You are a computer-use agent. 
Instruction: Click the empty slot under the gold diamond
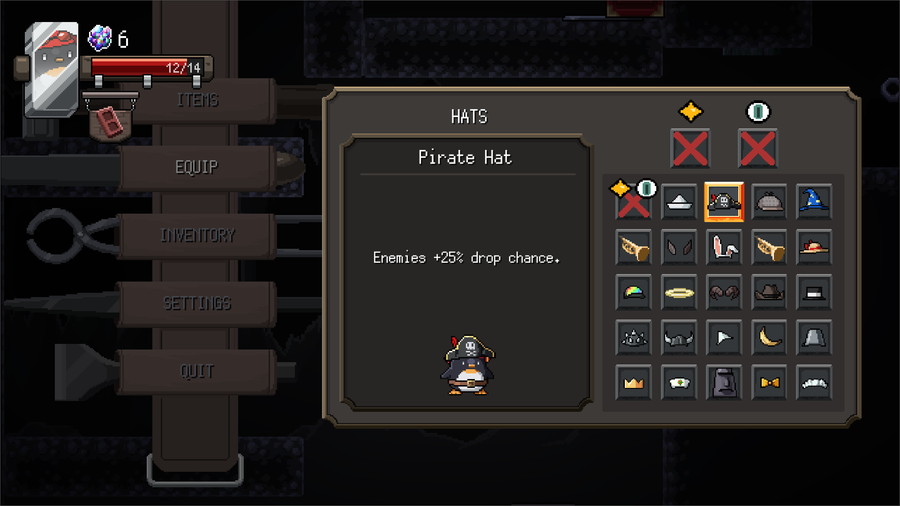pyautogui.click(x=690, y=149)
